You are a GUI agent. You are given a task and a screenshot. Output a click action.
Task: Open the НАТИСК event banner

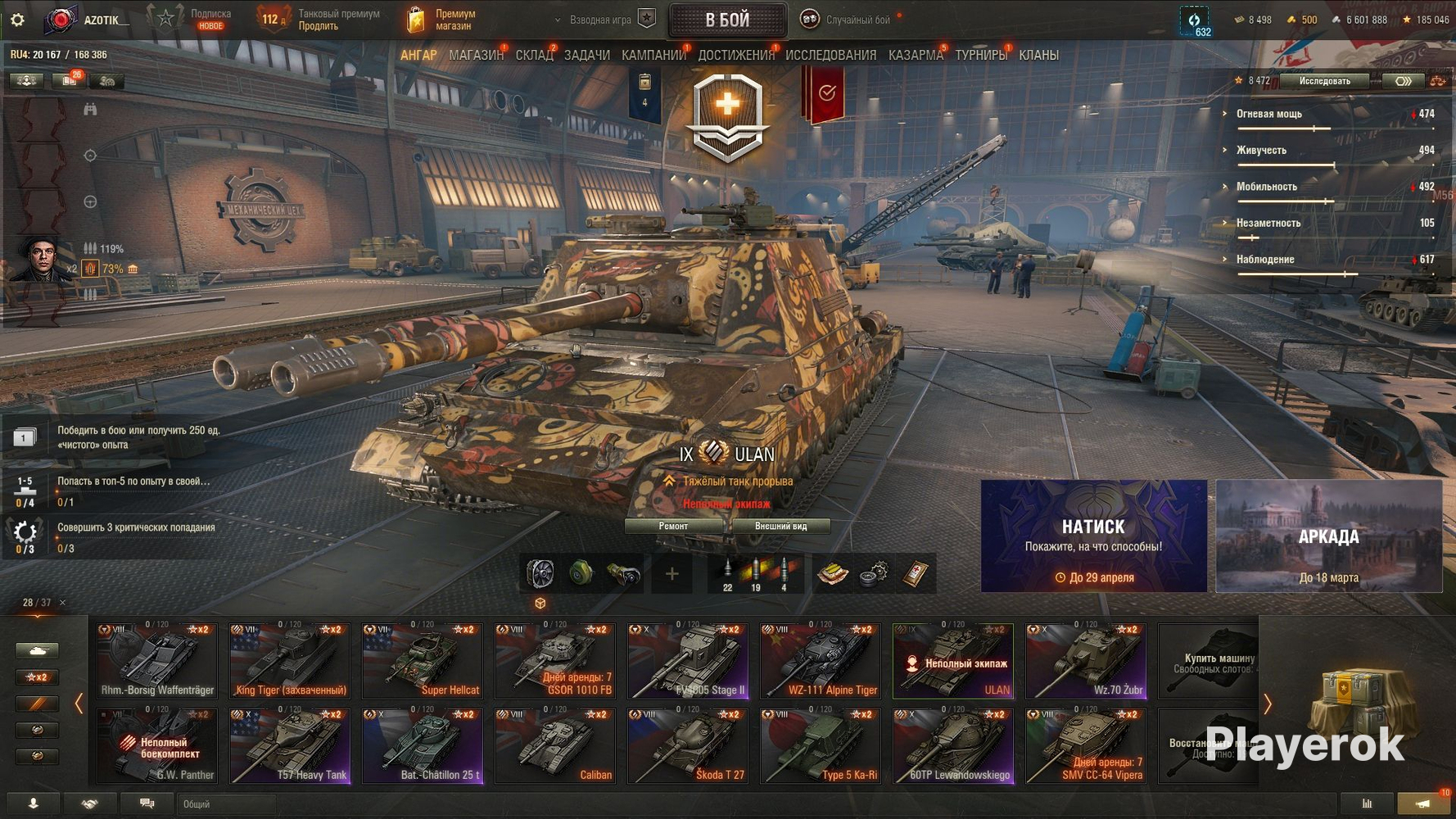[x=1093, y=536]
